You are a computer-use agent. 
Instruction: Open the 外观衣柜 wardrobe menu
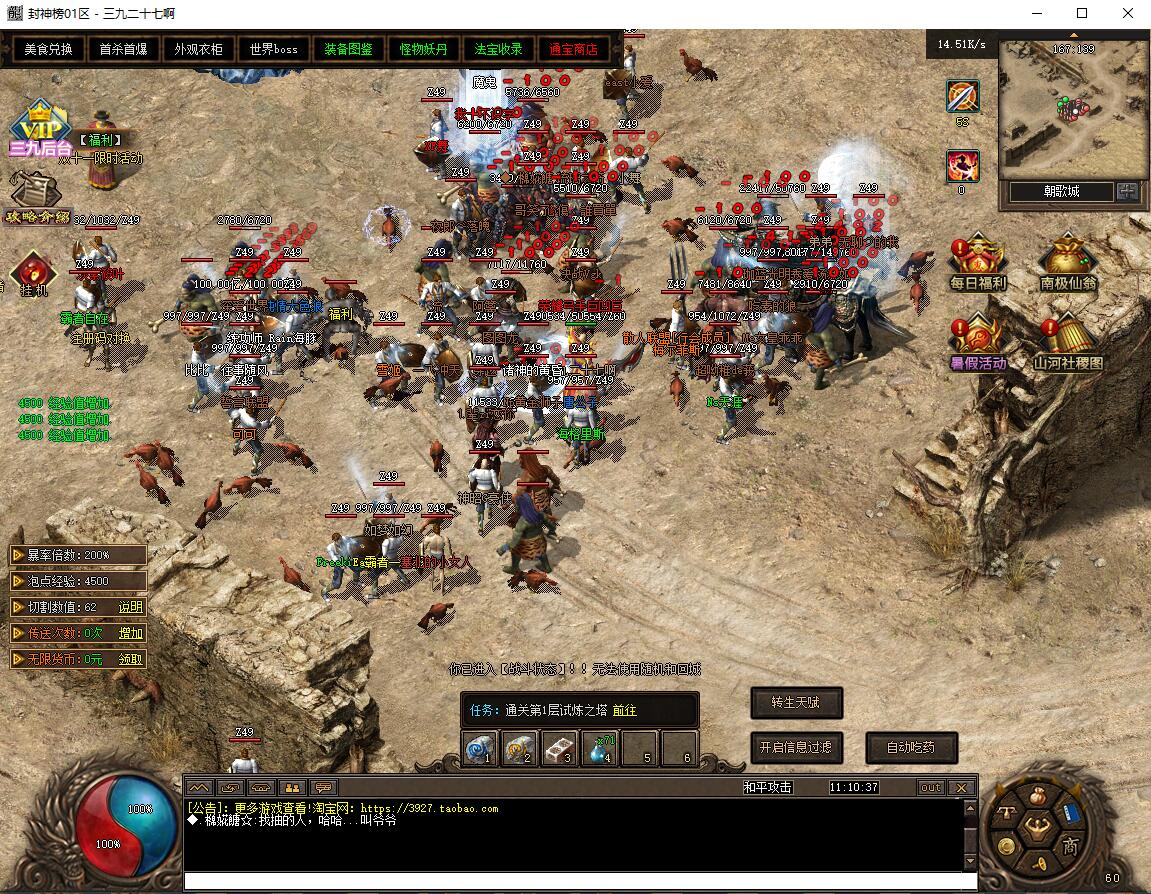(198, 49)
